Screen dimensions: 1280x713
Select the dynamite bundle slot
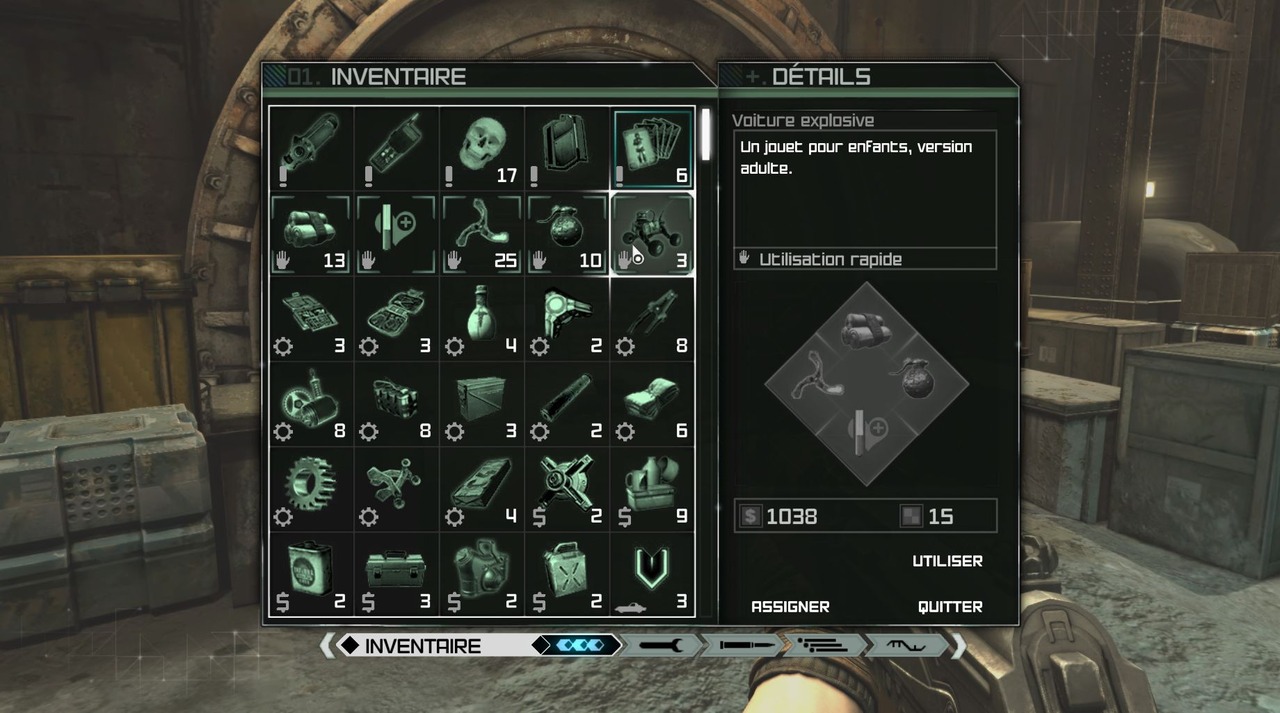coord(311,234)
